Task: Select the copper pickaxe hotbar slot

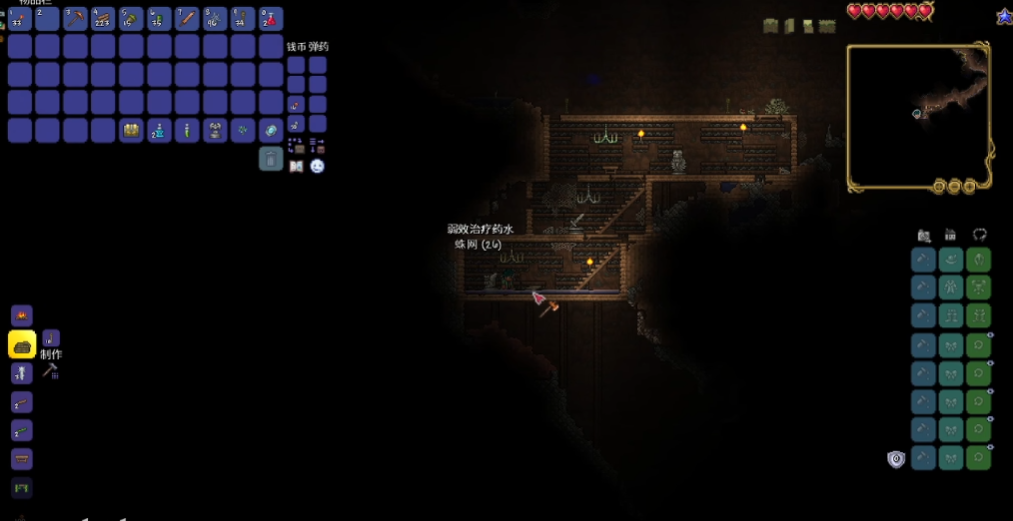Action: pos(76,18)
